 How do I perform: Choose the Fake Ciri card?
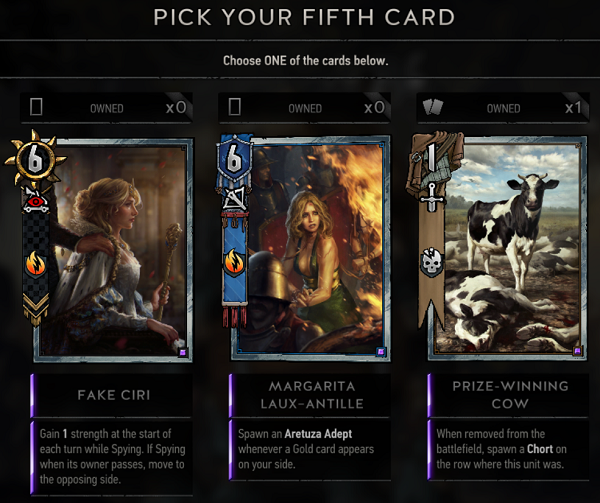click(x=112, y=250)
